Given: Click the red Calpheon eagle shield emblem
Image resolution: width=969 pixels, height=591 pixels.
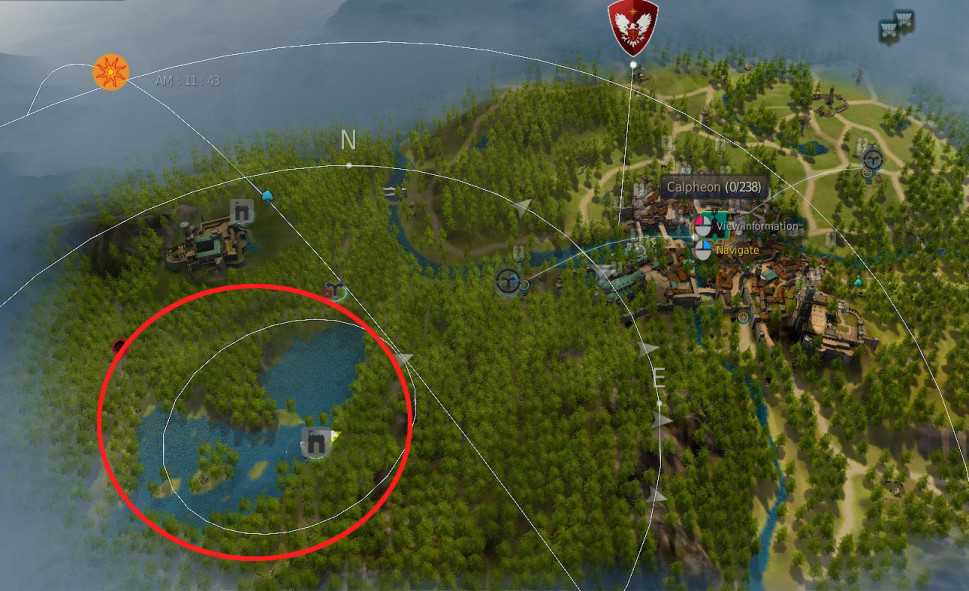Looking at the screenshot, I should 633,25.
